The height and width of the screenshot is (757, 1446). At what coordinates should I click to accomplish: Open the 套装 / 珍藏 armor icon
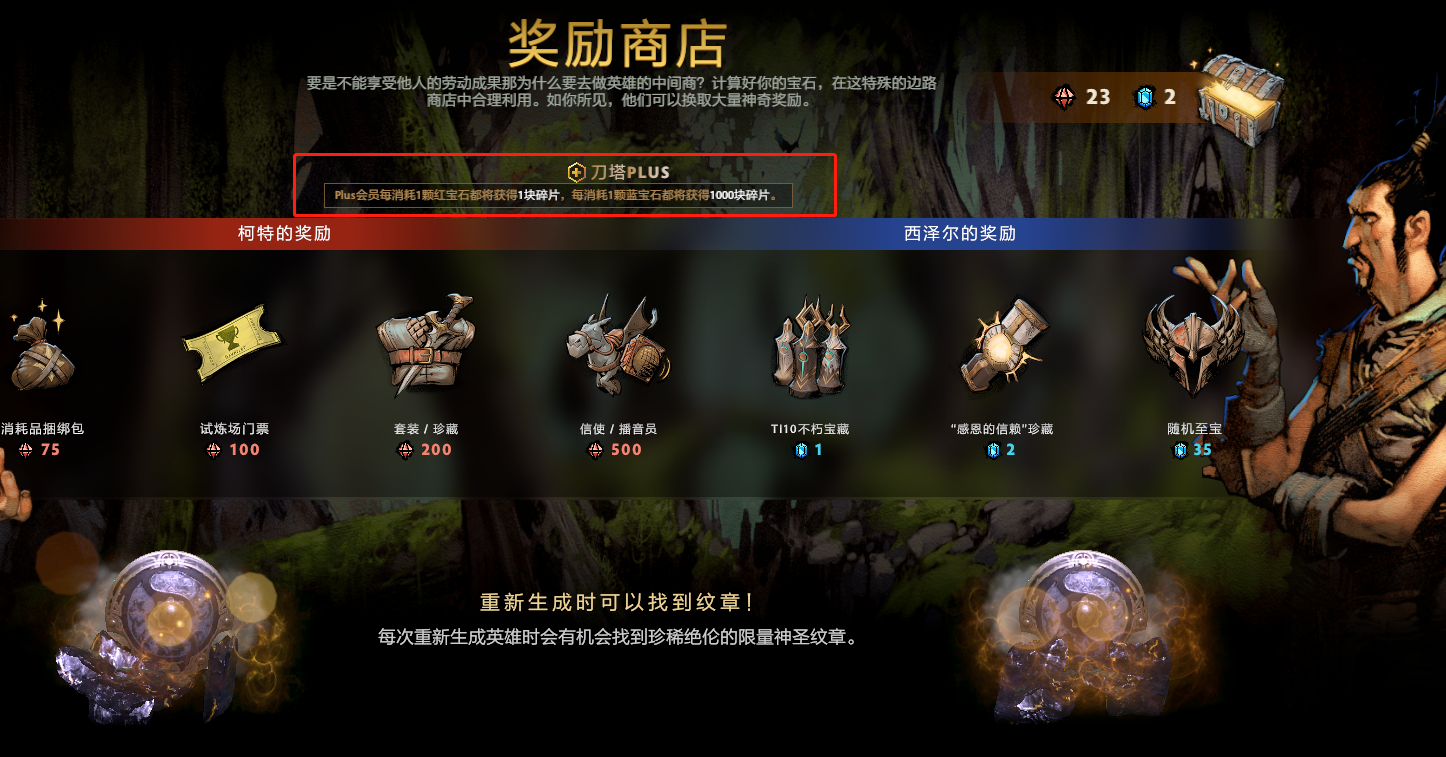pos(426,345)
